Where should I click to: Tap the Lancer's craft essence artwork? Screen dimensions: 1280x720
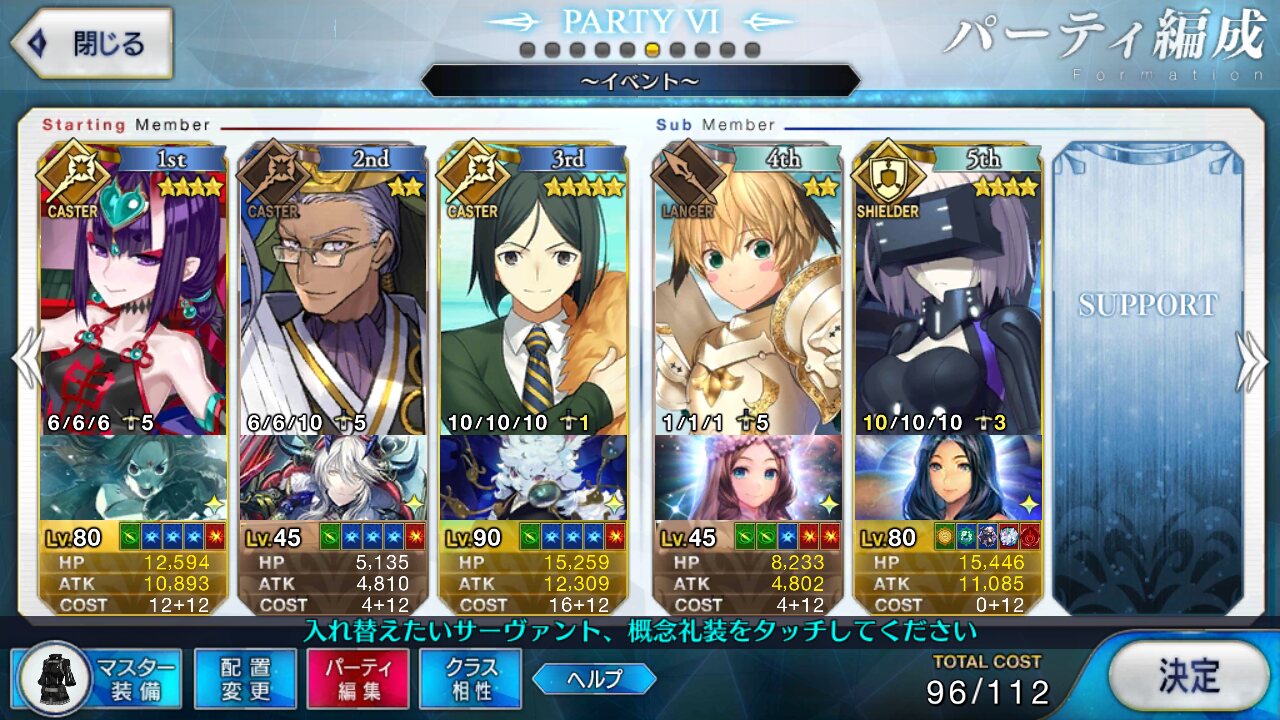[x=747, y=478]
